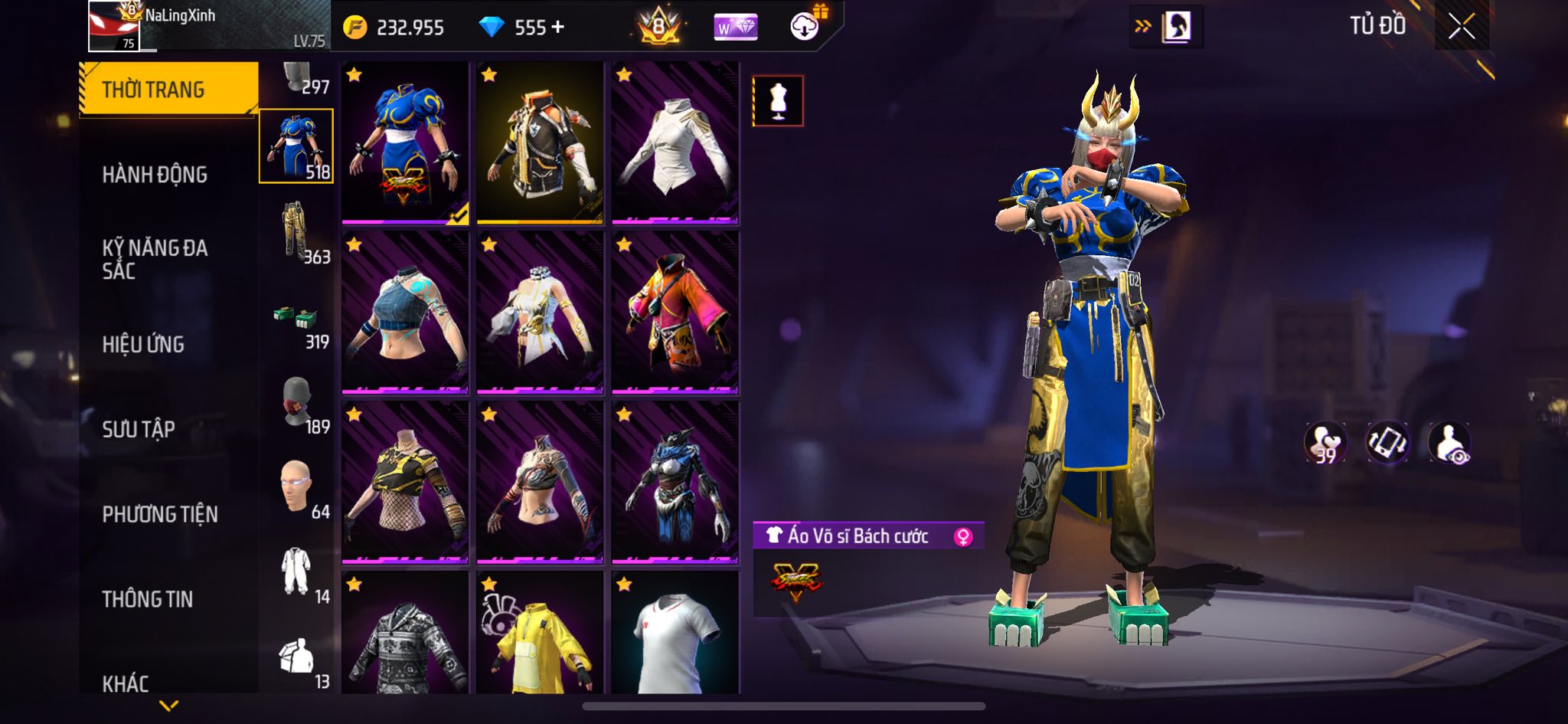Switch to Kỹ Năng Đa Sắc
This screenshot has width=1568, height=724.
155,259
